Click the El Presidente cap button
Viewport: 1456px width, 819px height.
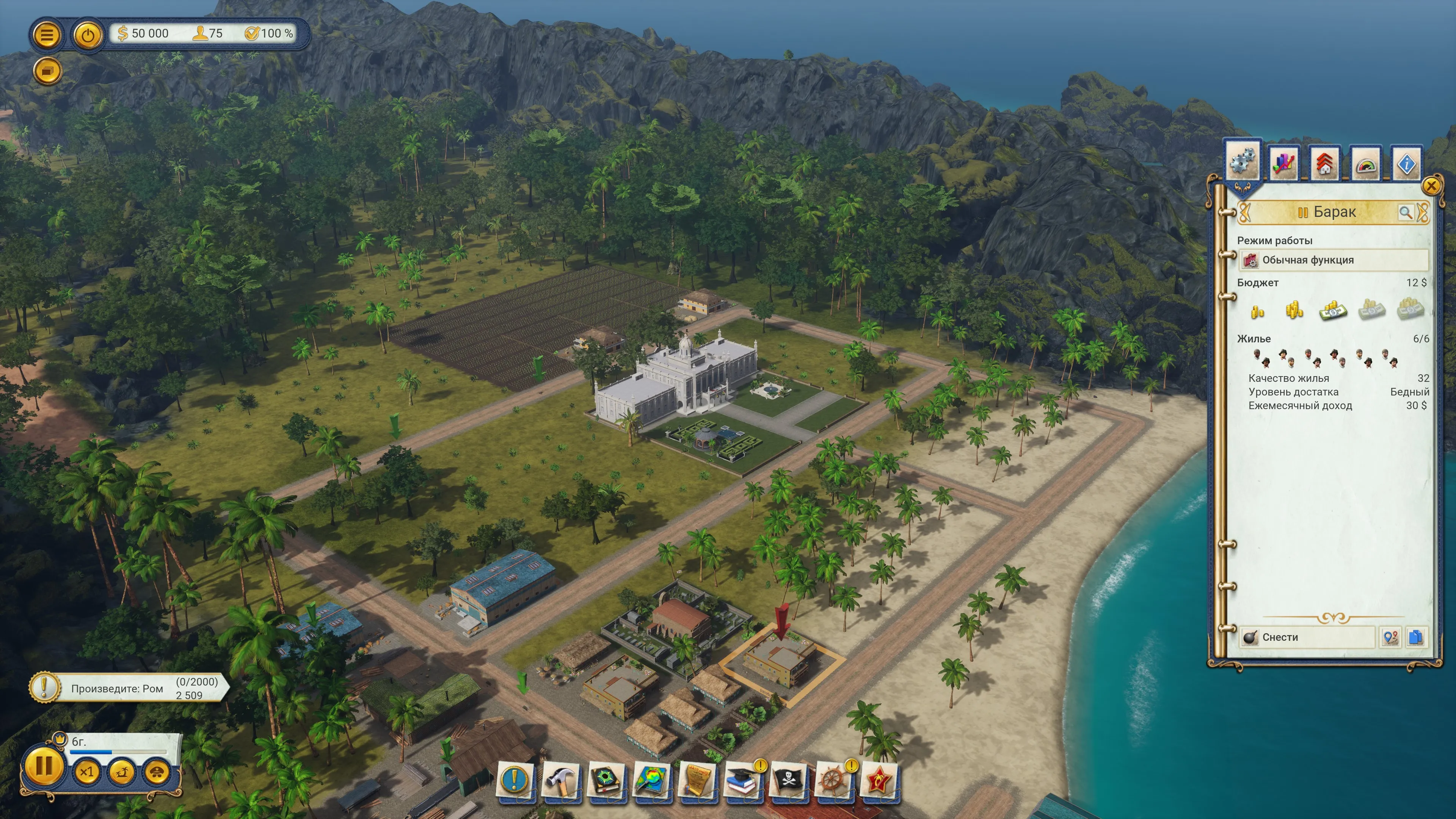(157, 772)
